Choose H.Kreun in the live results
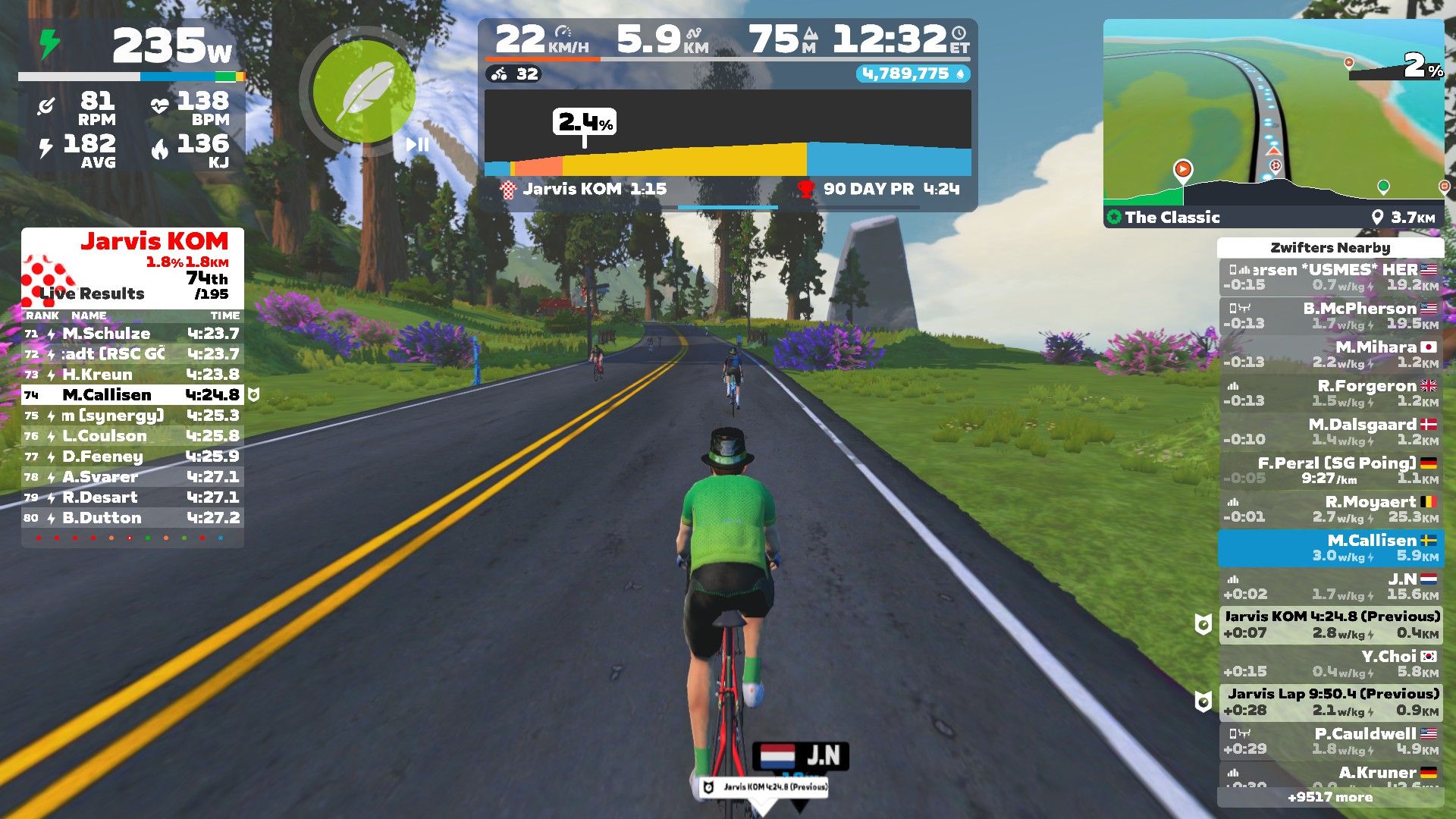 tap(133, 375)
